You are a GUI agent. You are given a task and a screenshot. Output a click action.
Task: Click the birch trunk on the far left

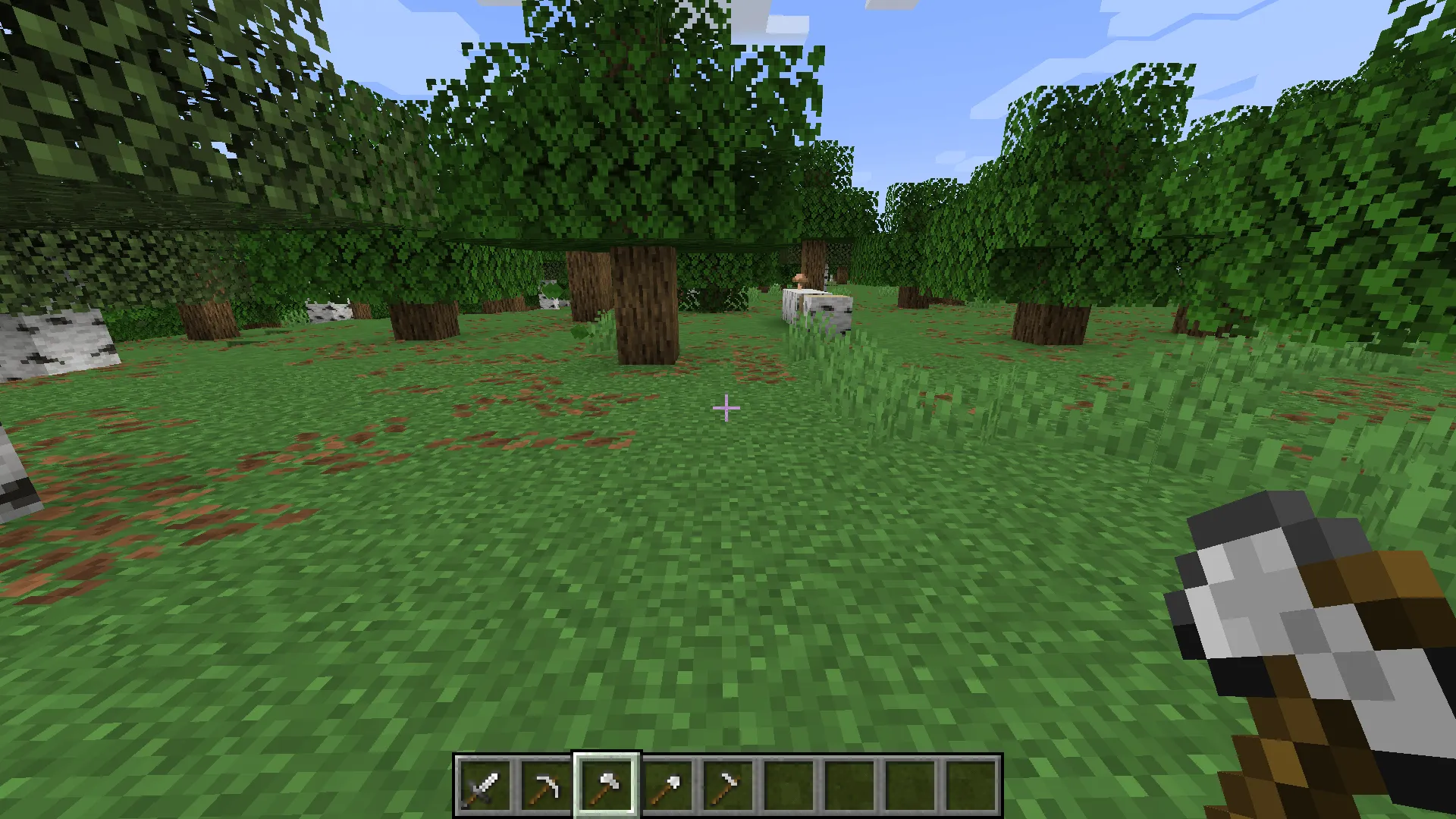pyautogui.click(x=61, y=341)
